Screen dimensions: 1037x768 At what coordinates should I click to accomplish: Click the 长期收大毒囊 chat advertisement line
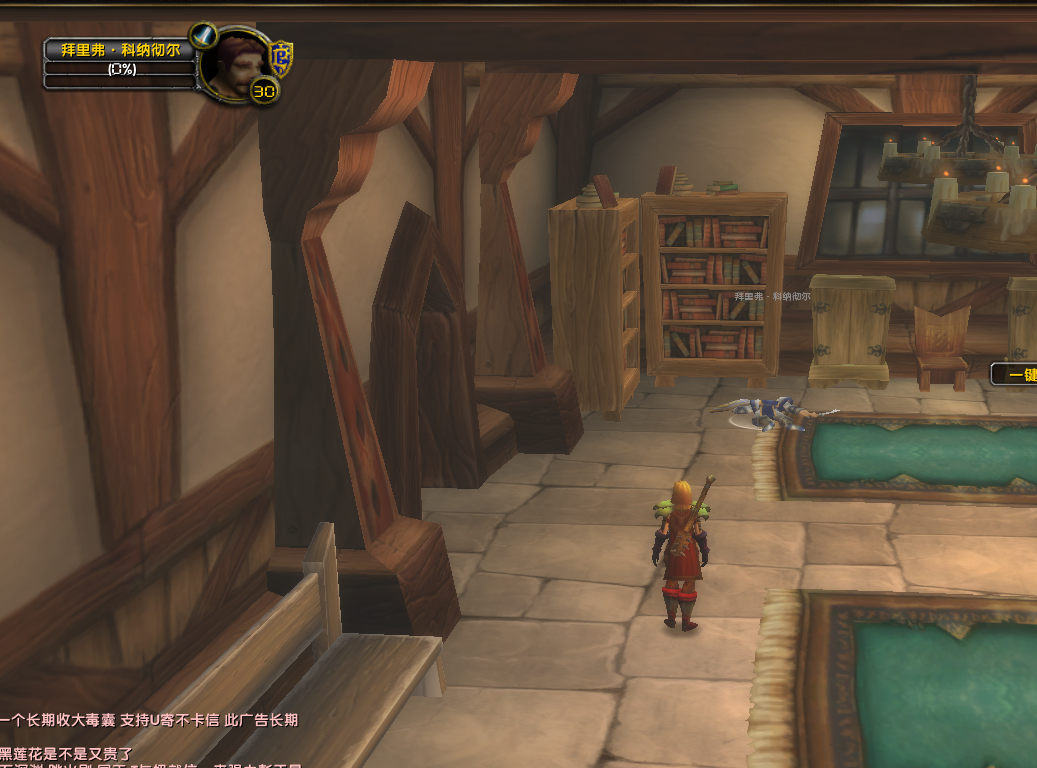(149, 720)
